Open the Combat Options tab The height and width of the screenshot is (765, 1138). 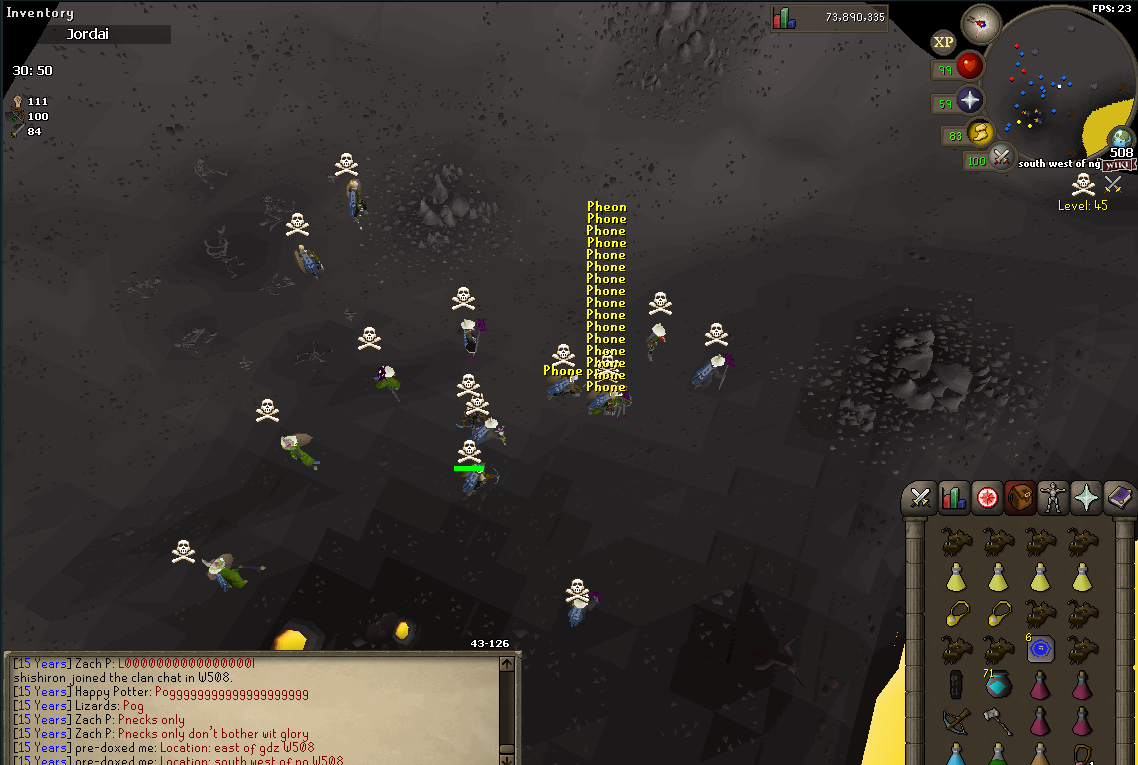921,496
